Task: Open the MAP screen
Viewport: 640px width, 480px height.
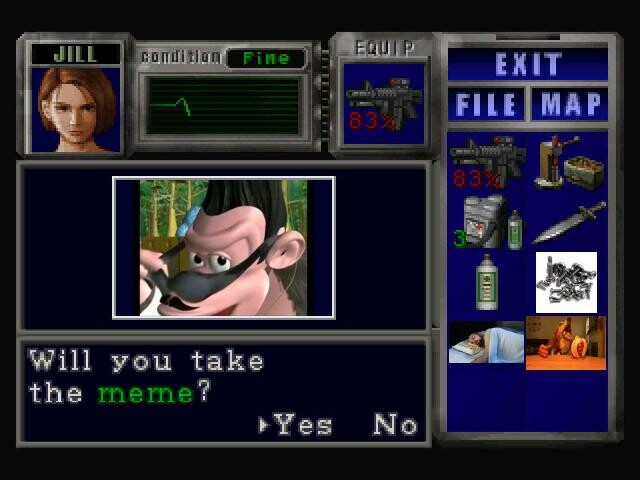Action: tap(570, 104)
